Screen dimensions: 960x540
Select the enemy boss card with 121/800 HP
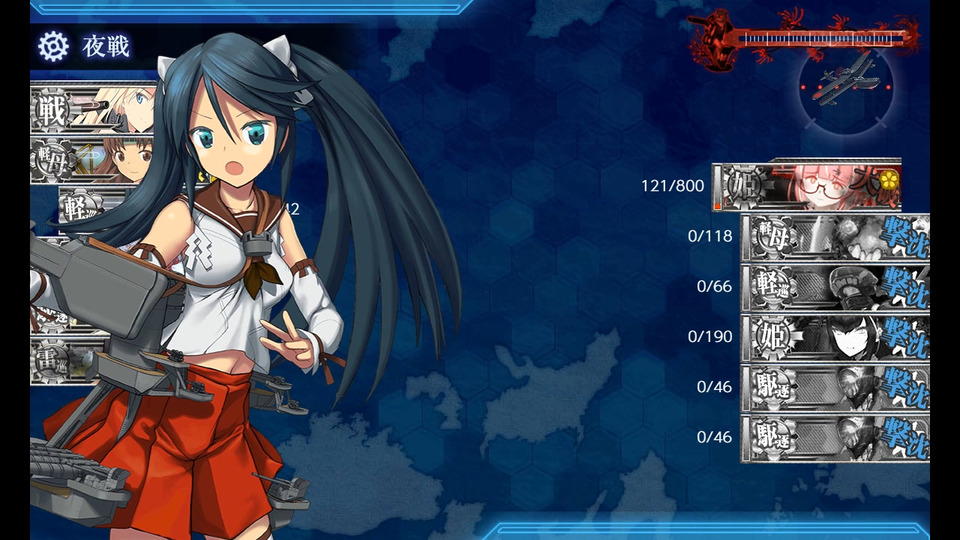(806, 186)
